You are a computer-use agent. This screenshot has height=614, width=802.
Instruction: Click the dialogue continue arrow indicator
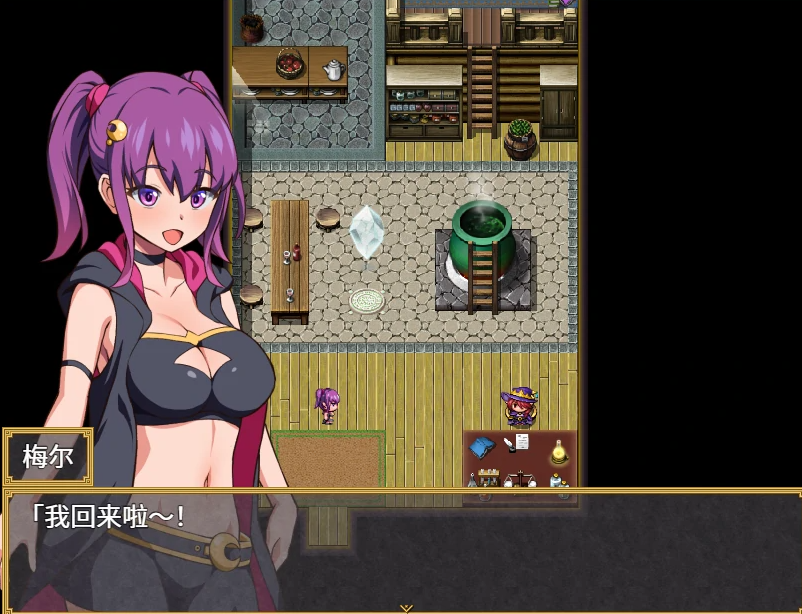[x=405, y=607]
